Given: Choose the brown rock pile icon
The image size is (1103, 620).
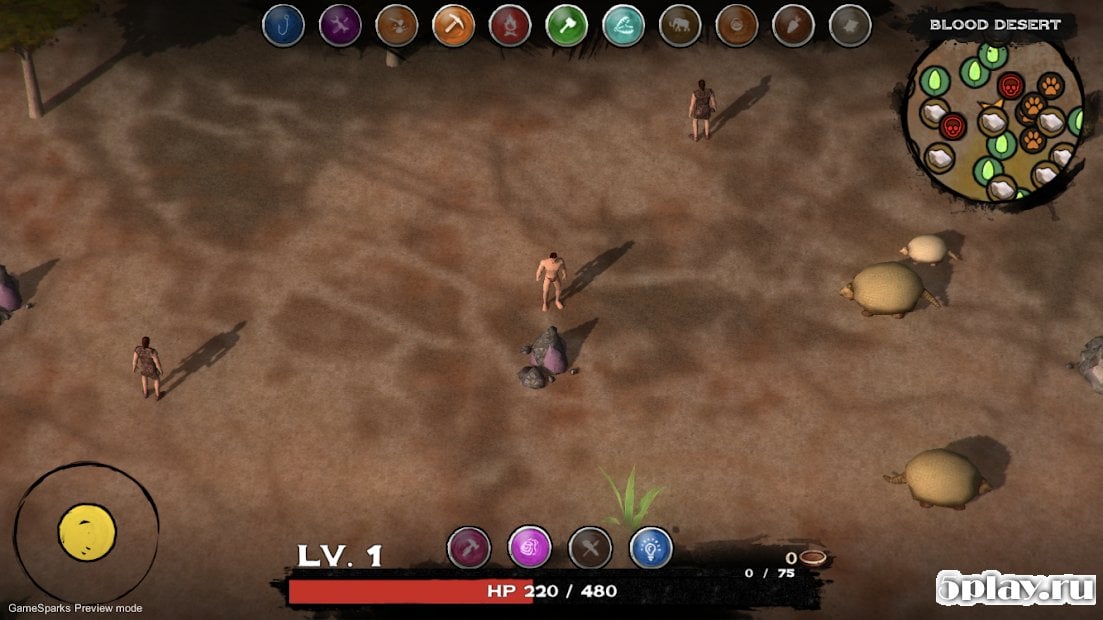Looking at the screenshot, I should 397,25.
